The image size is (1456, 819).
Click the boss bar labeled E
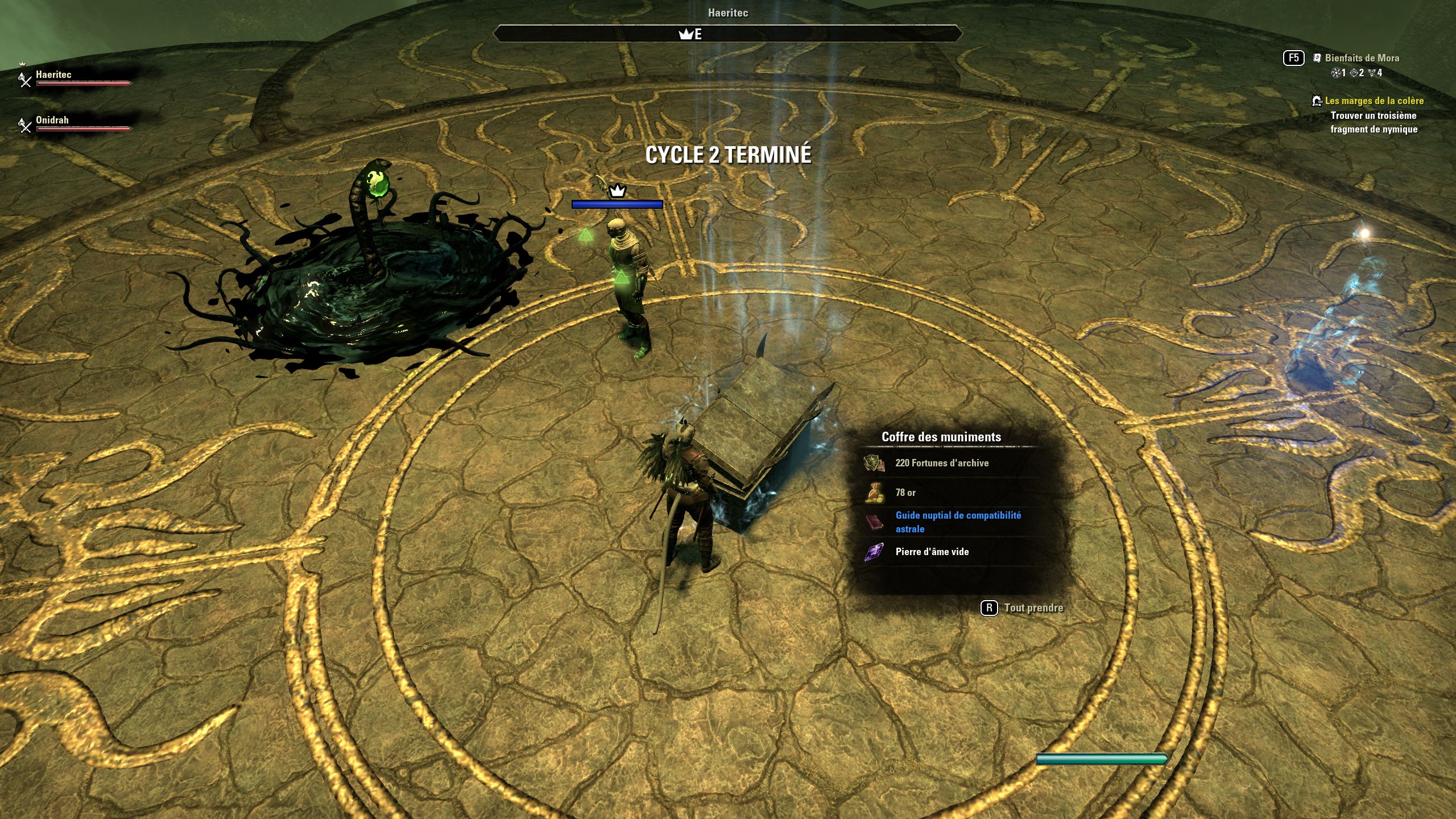[728, 34]
